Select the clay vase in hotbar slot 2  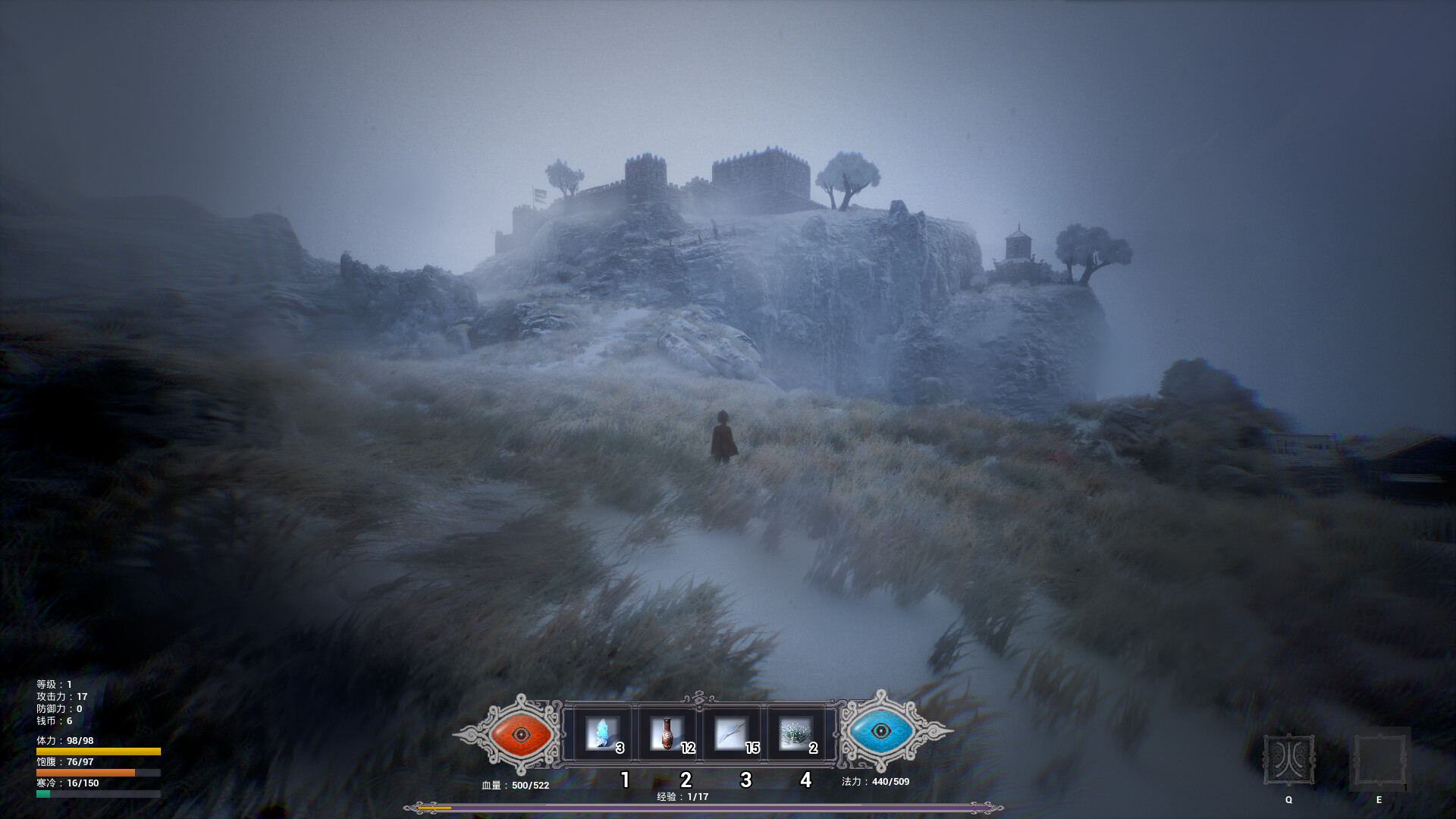click(668, 734)
